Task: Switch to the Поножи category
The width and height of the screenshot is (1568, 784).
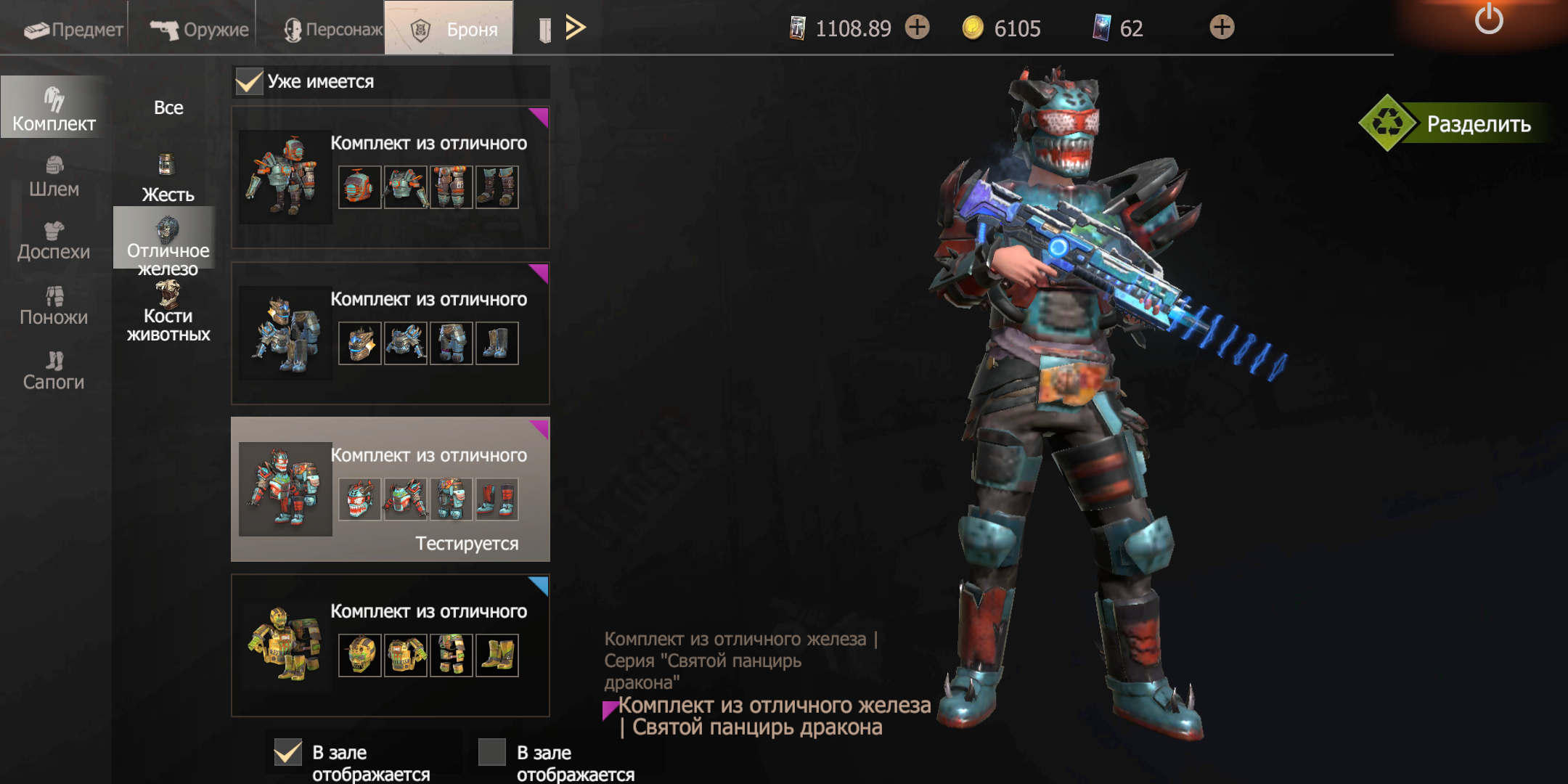Action: click(x=54, y=306)
